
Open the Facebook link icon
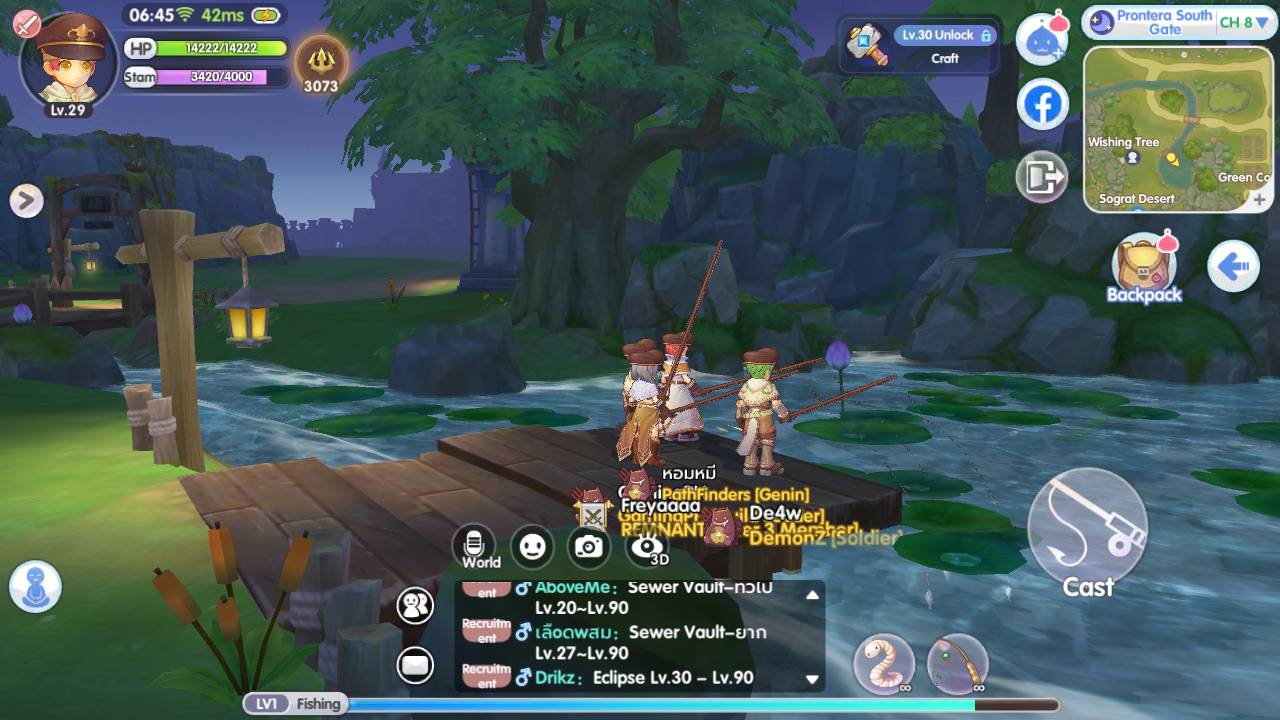[1042, 105]
